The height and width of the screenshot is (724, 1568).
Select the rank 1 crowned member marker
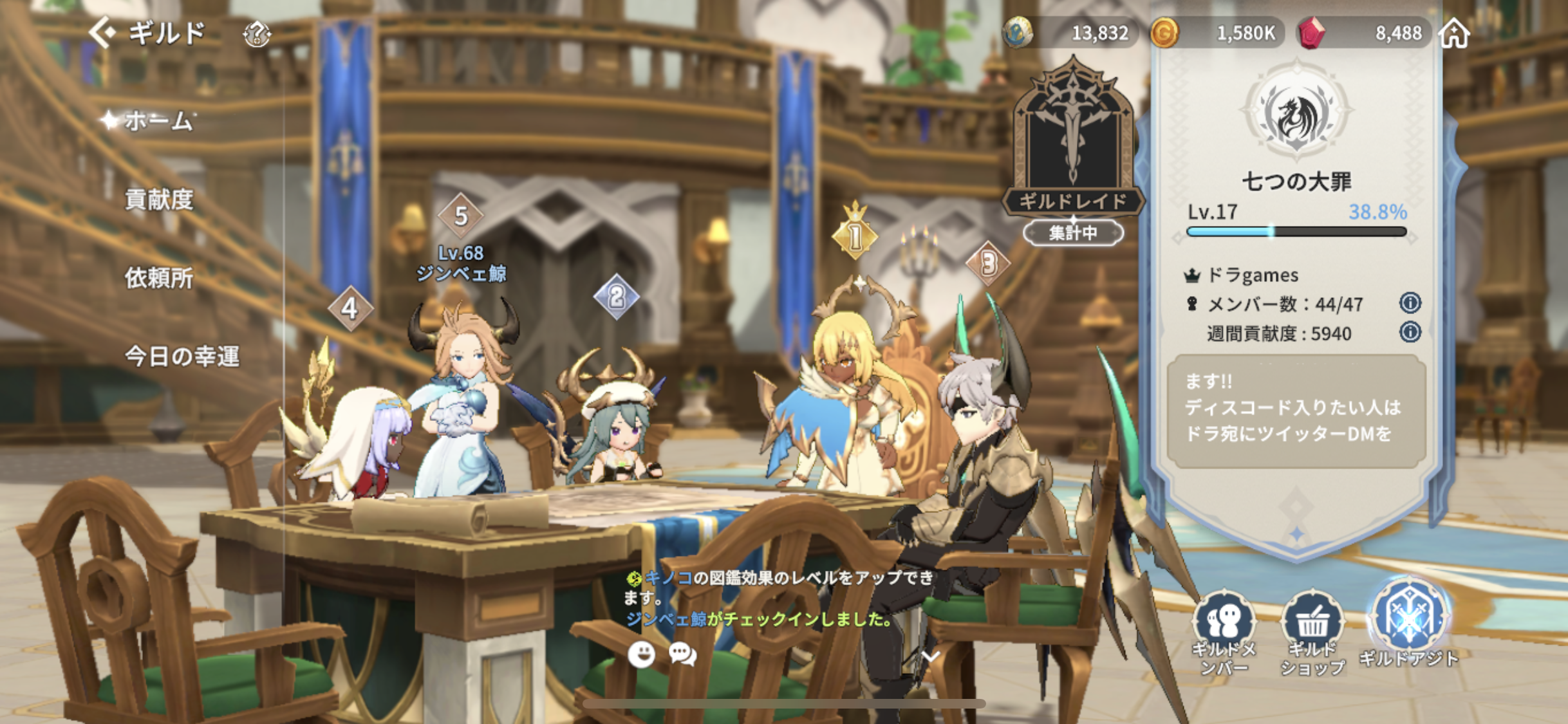click(855, 234)
